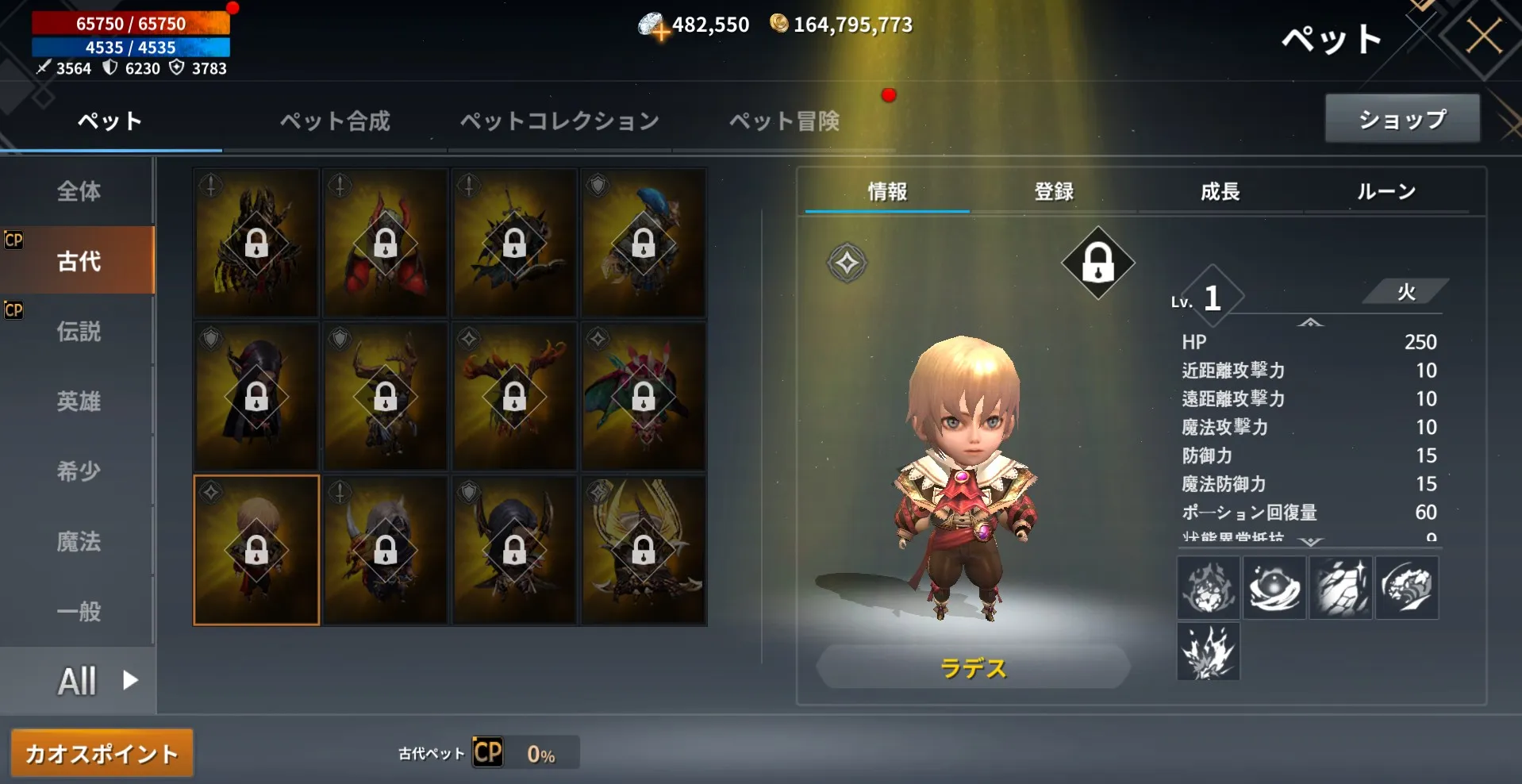
Task: View the sparkling crystal shard skill icon
Action: pos(1339,587)
